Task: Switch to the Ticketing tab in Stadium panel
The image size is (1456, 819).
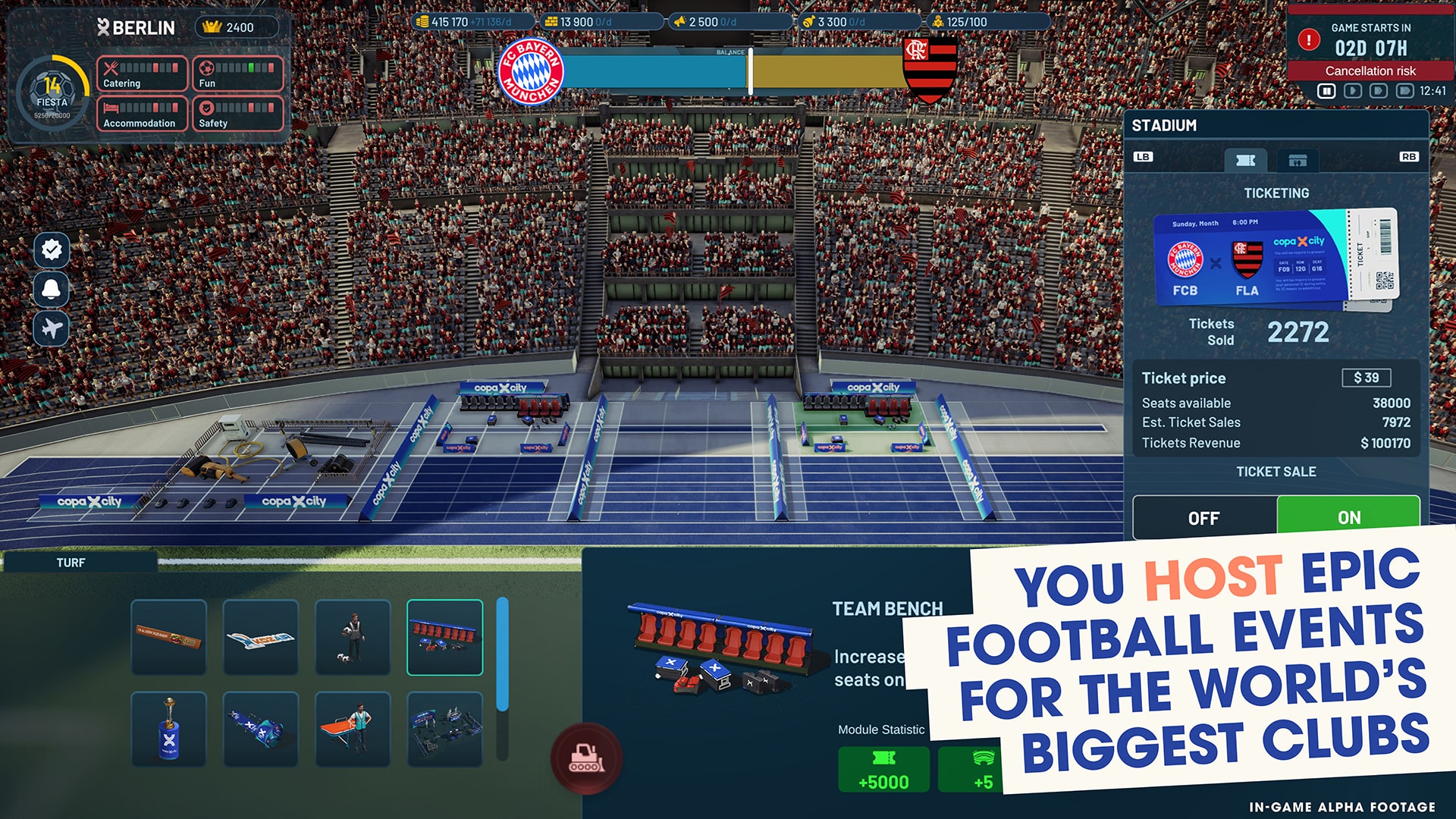Action: (1246, 160)
